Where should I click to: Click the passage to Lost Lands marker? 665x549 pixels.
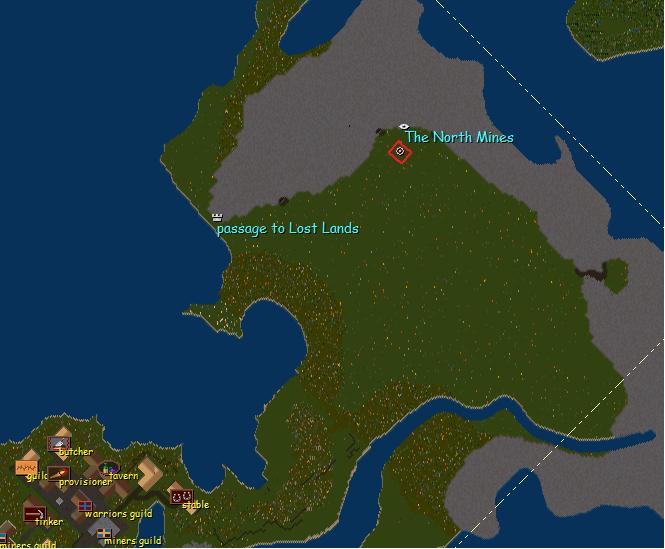coord(217,216)
